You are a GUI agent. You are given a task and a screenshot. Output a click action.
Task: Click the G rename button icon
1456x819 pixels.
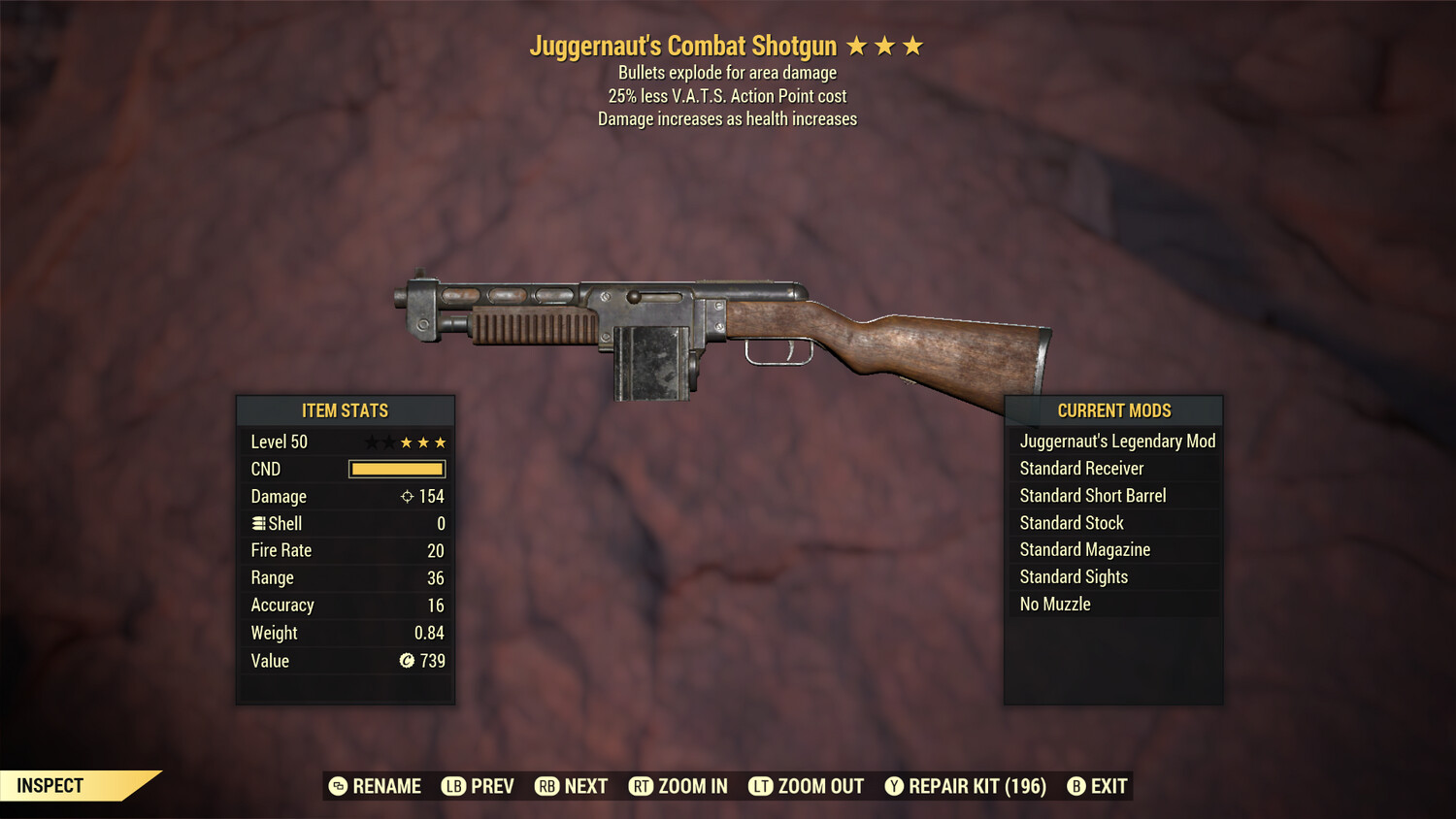tap(337, 786)
